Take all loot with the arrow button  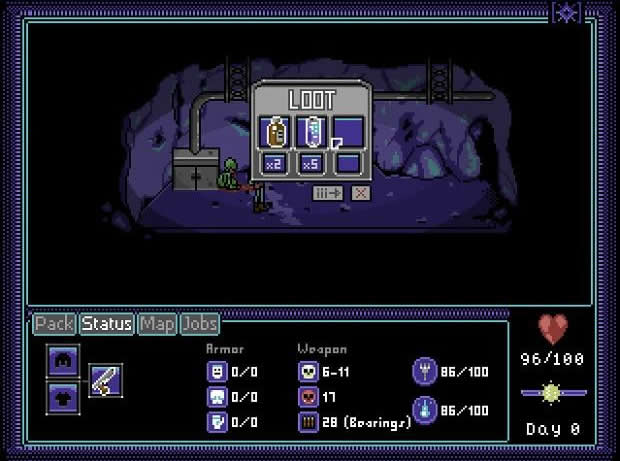click(x=328, y=193)
